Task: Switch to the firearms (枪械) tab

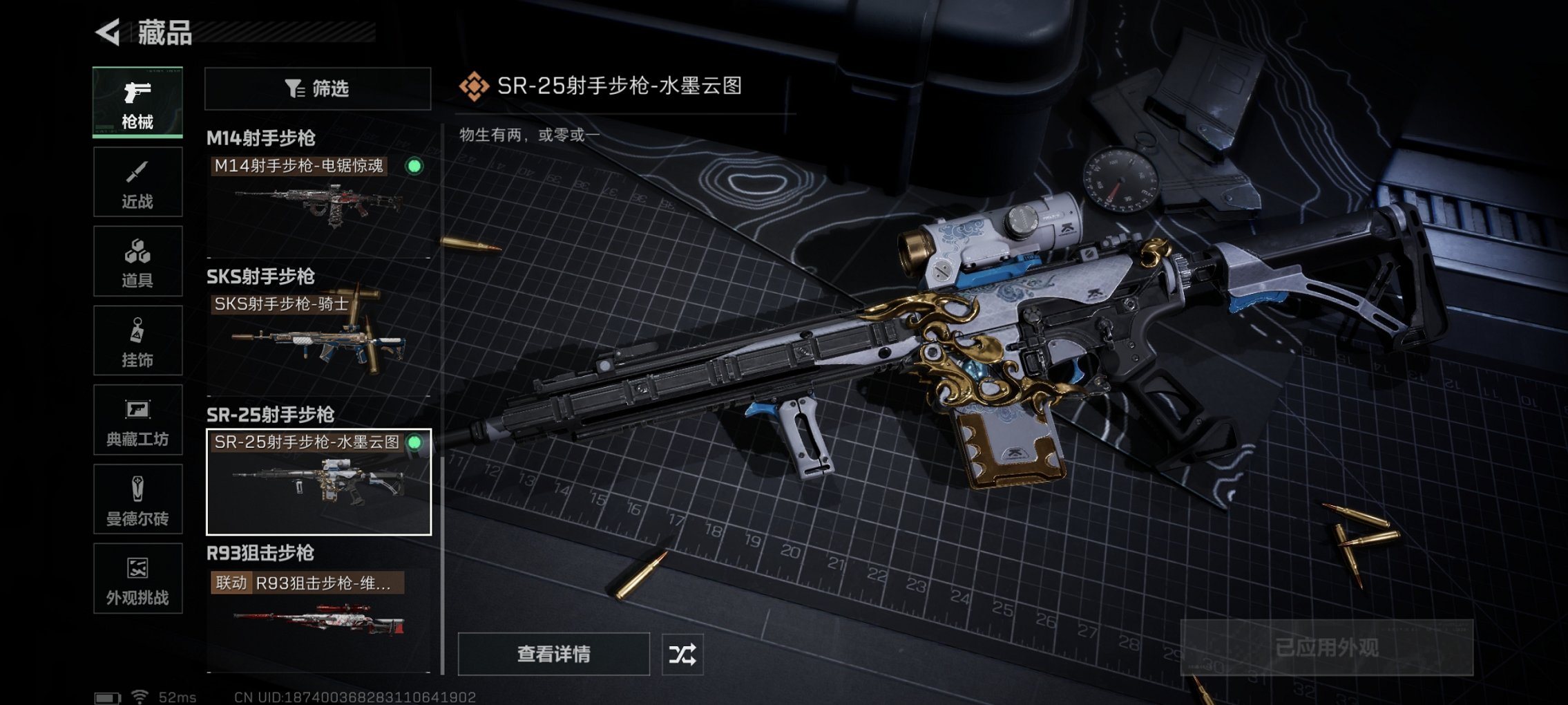Action: (137, 102)
